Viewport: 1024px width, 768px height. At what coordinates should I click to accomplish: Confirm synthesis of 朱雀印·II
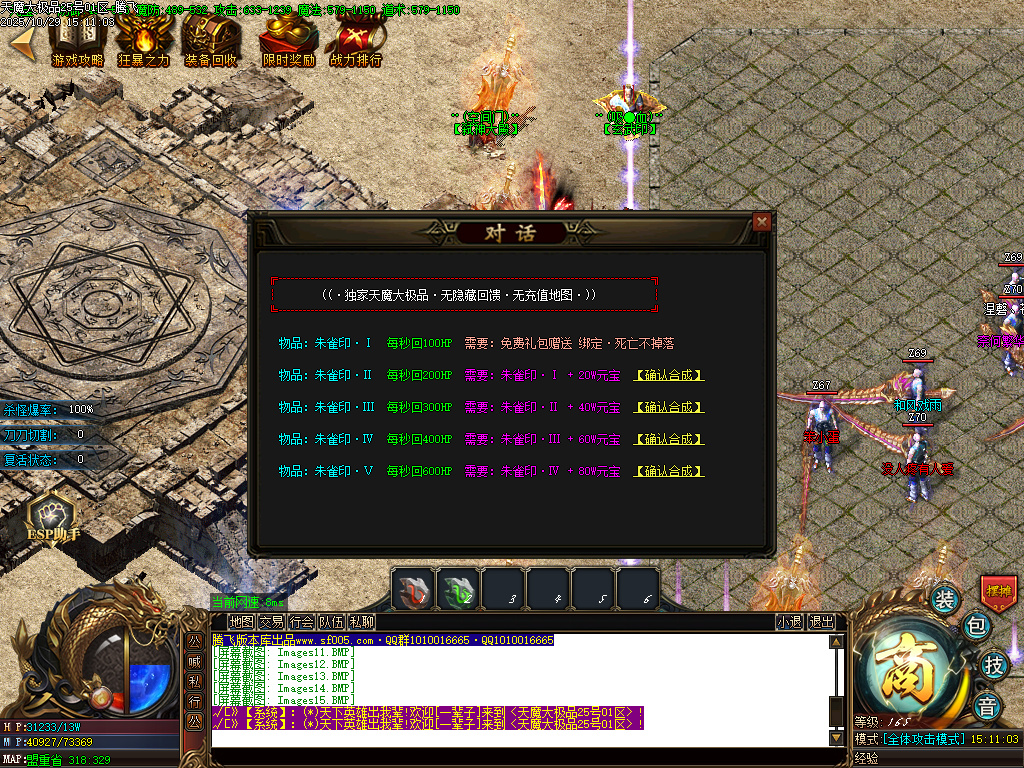(x=669, y=376)
